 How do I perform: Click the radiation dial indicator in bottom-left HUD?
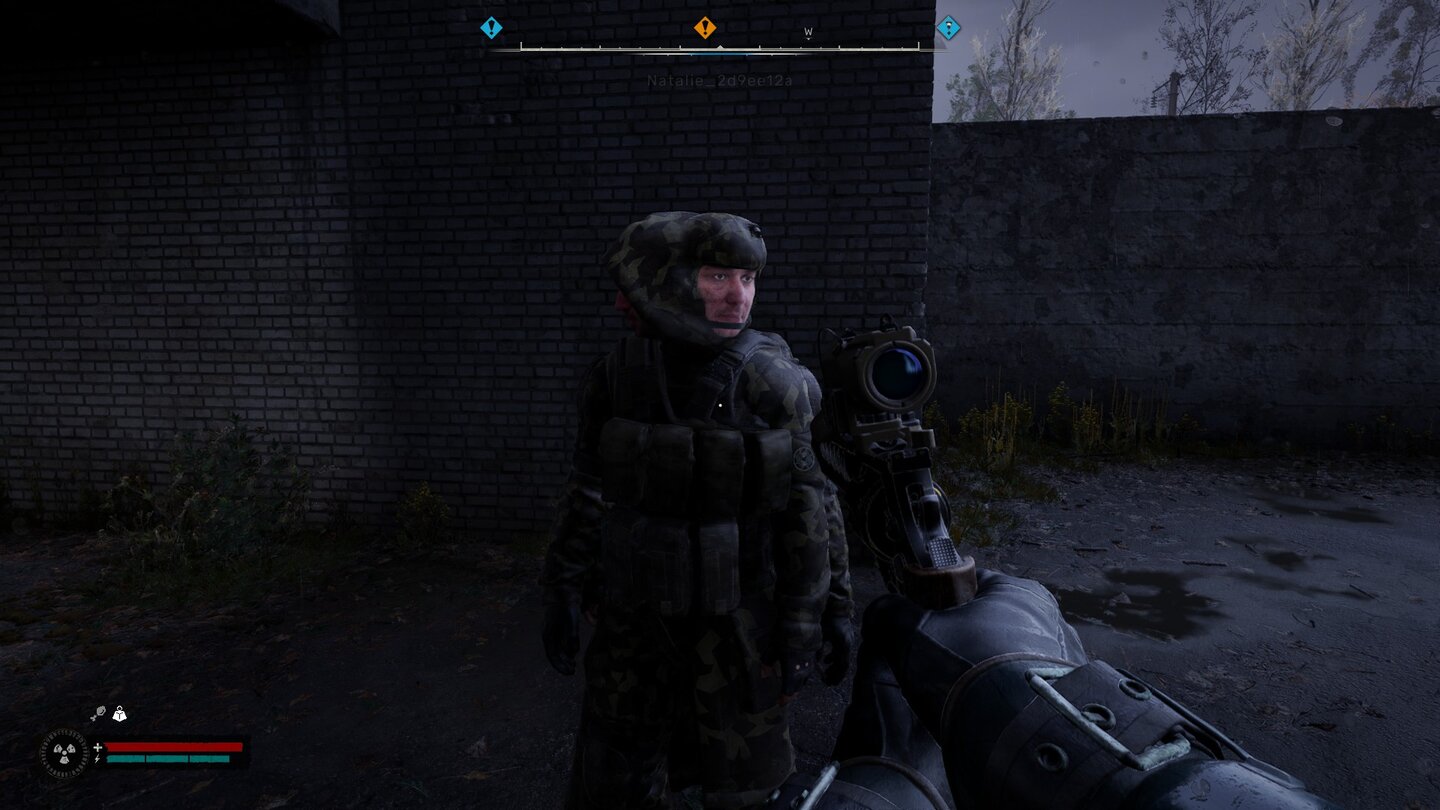pos(63,754)
